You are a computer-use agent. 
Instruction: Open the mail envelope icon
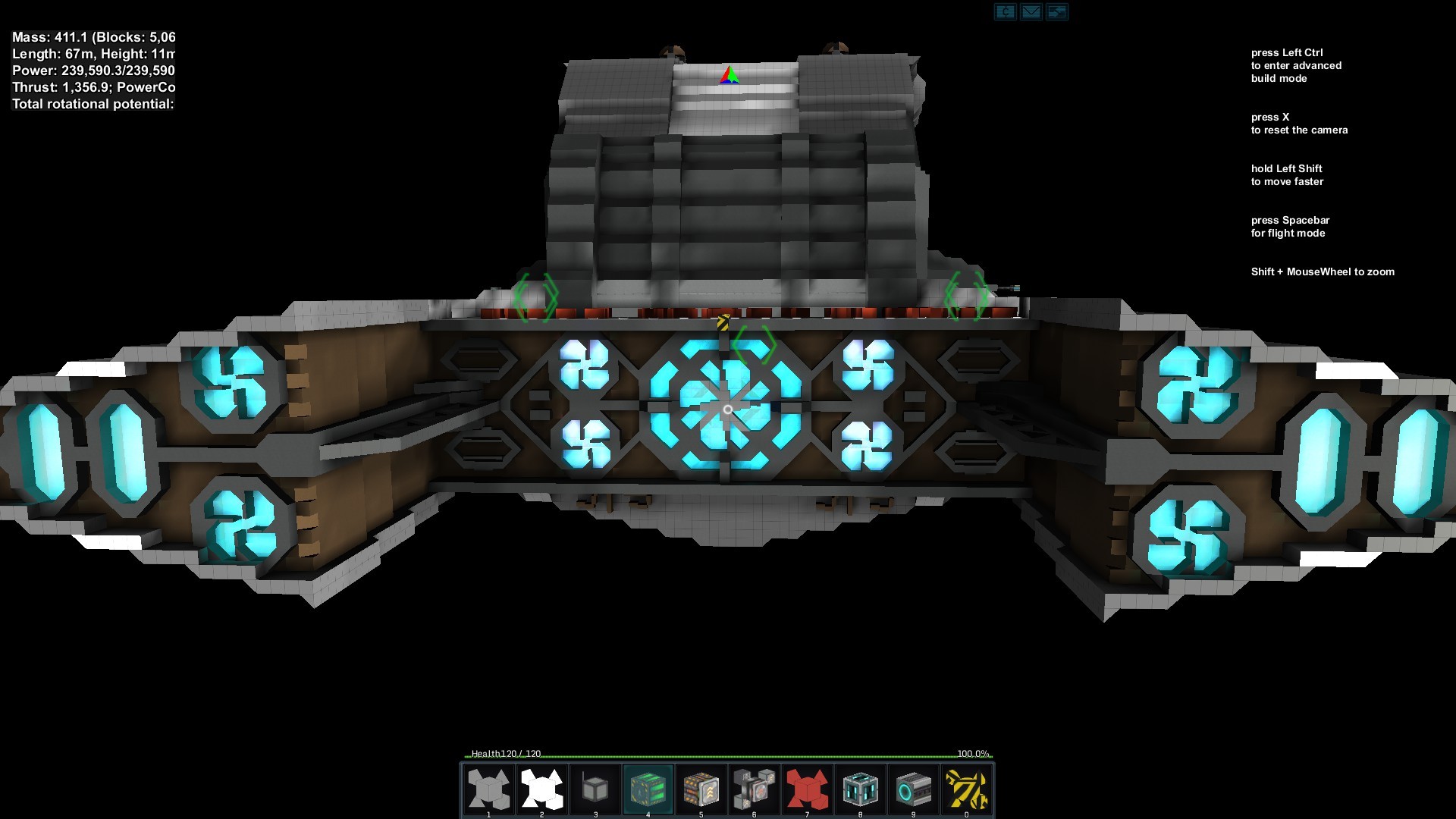pos(1031,11)
